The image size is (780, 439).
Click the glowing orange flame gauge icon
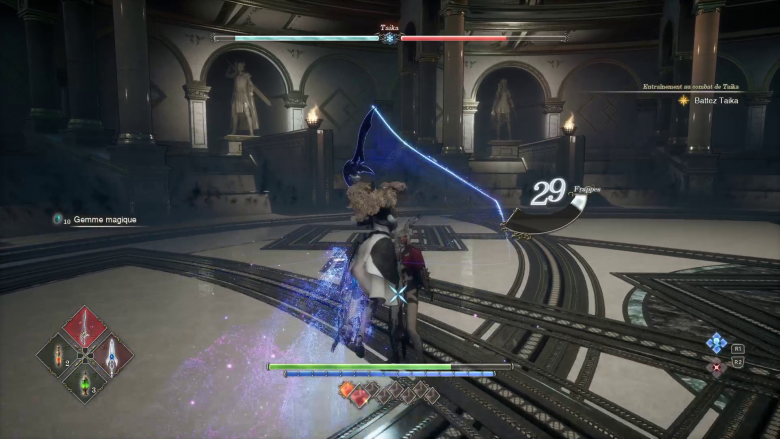tap(347, 389)
